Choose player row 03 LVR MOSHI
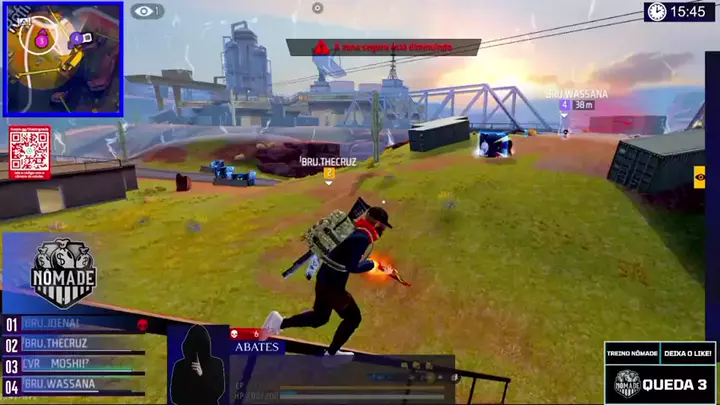The width and height of the screenshot is (720, 405). pos(80,364)
